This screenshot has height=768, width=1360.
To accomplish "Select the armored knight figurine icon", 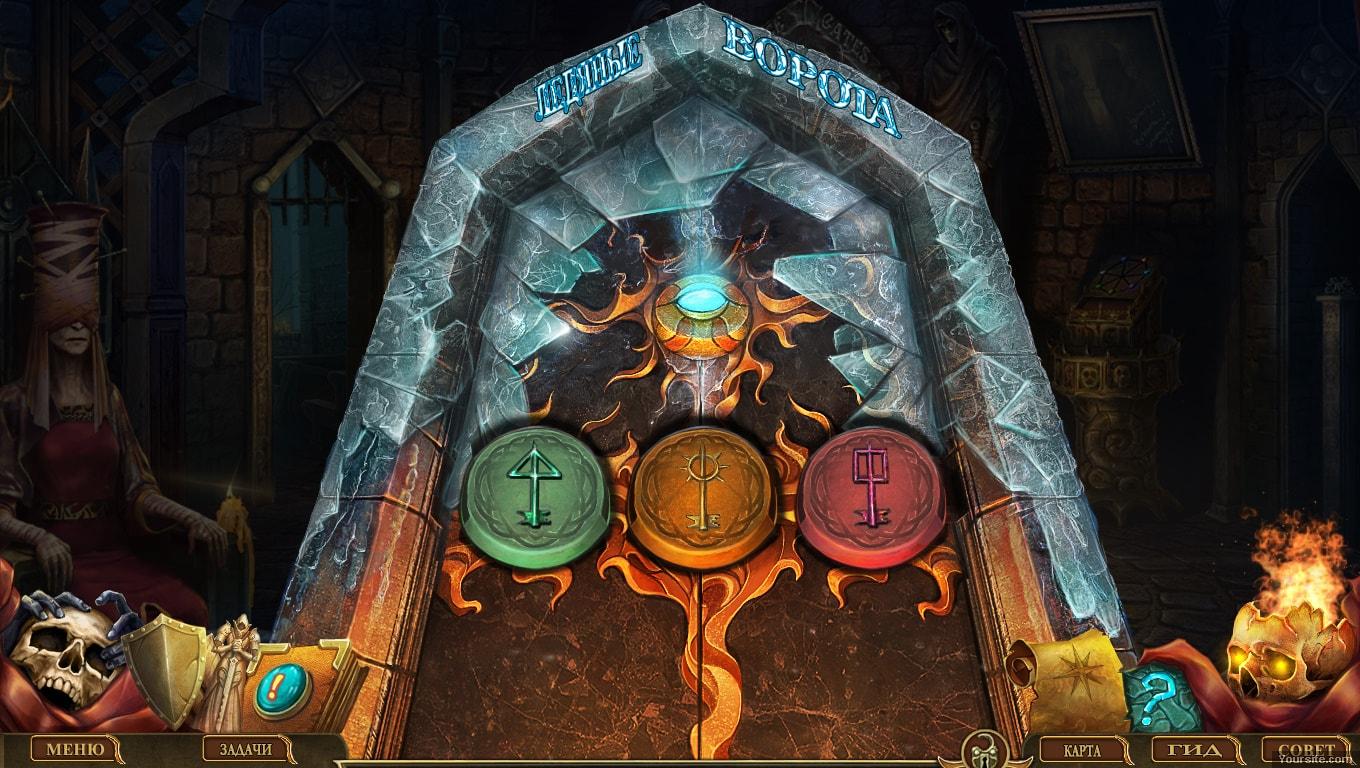I will click(x=230, y=670).
